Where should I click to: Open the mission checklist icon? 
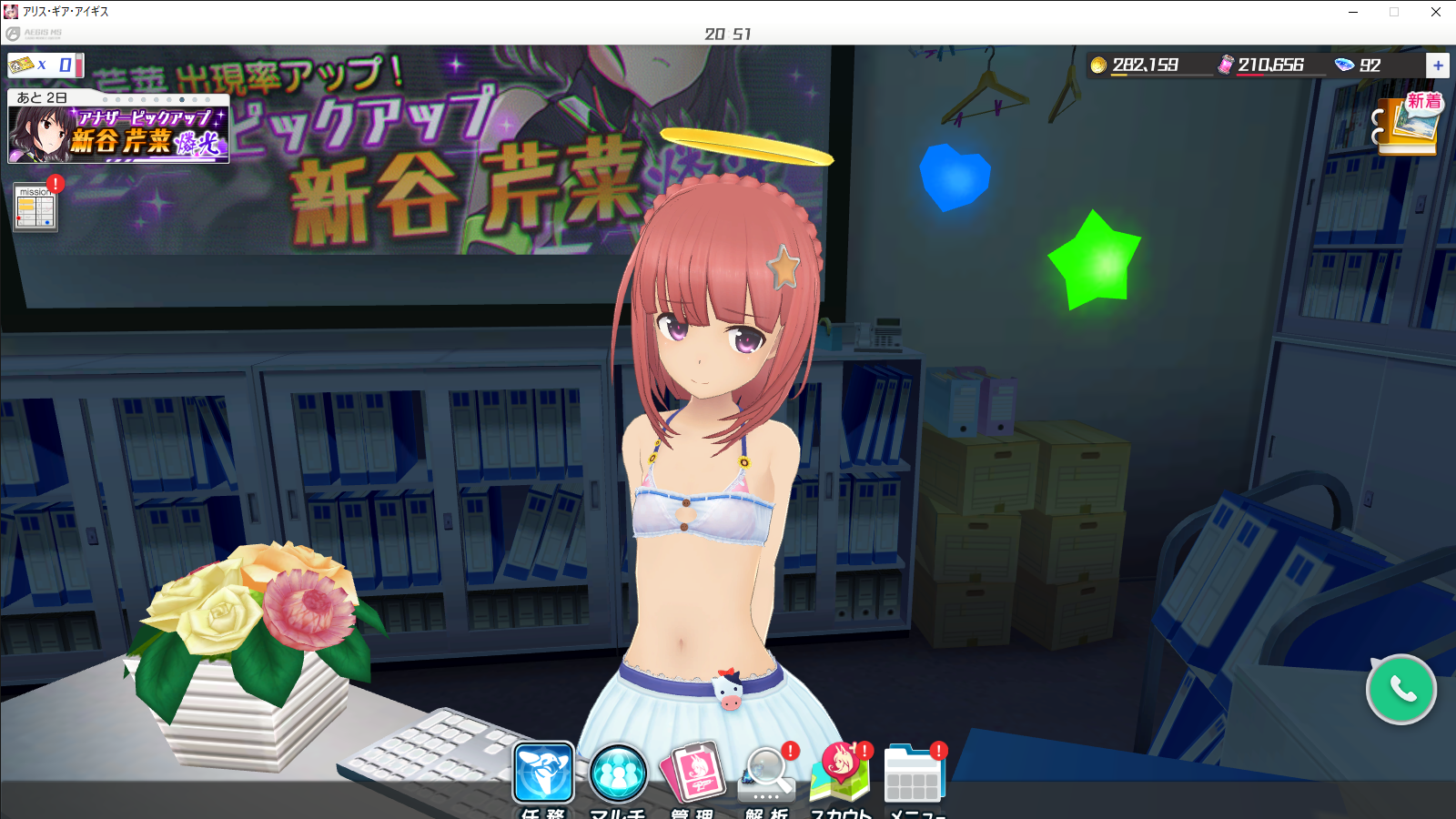(x=36, y=207)
